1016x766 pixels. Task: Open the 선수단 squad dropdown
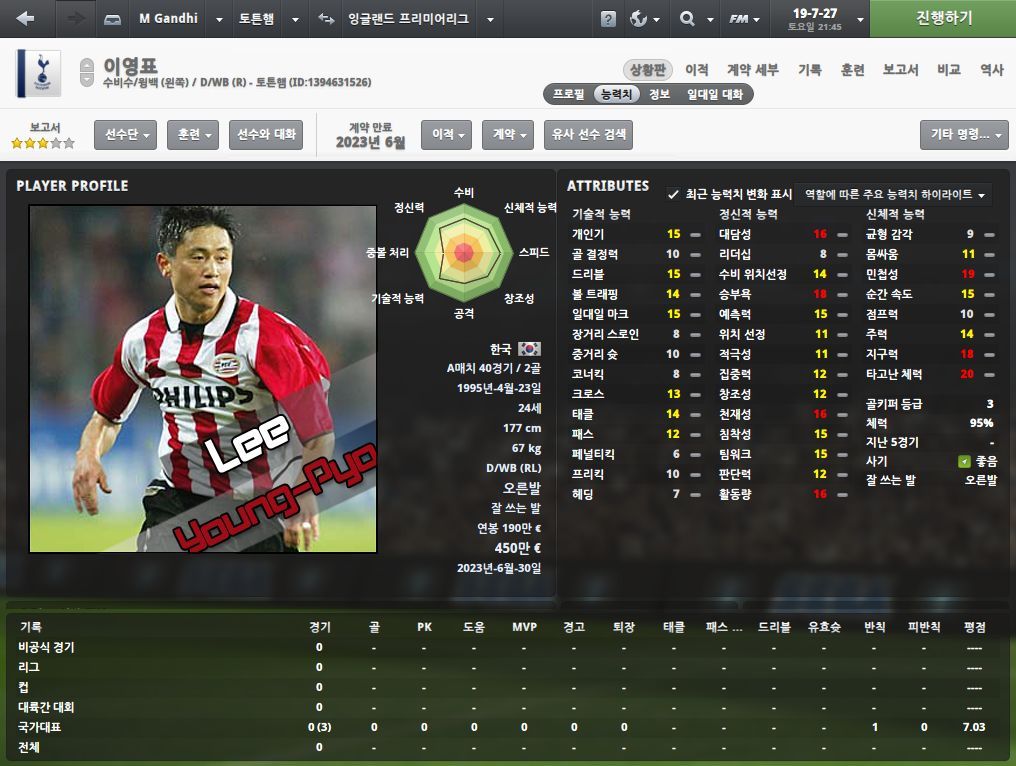pos(125,134)
